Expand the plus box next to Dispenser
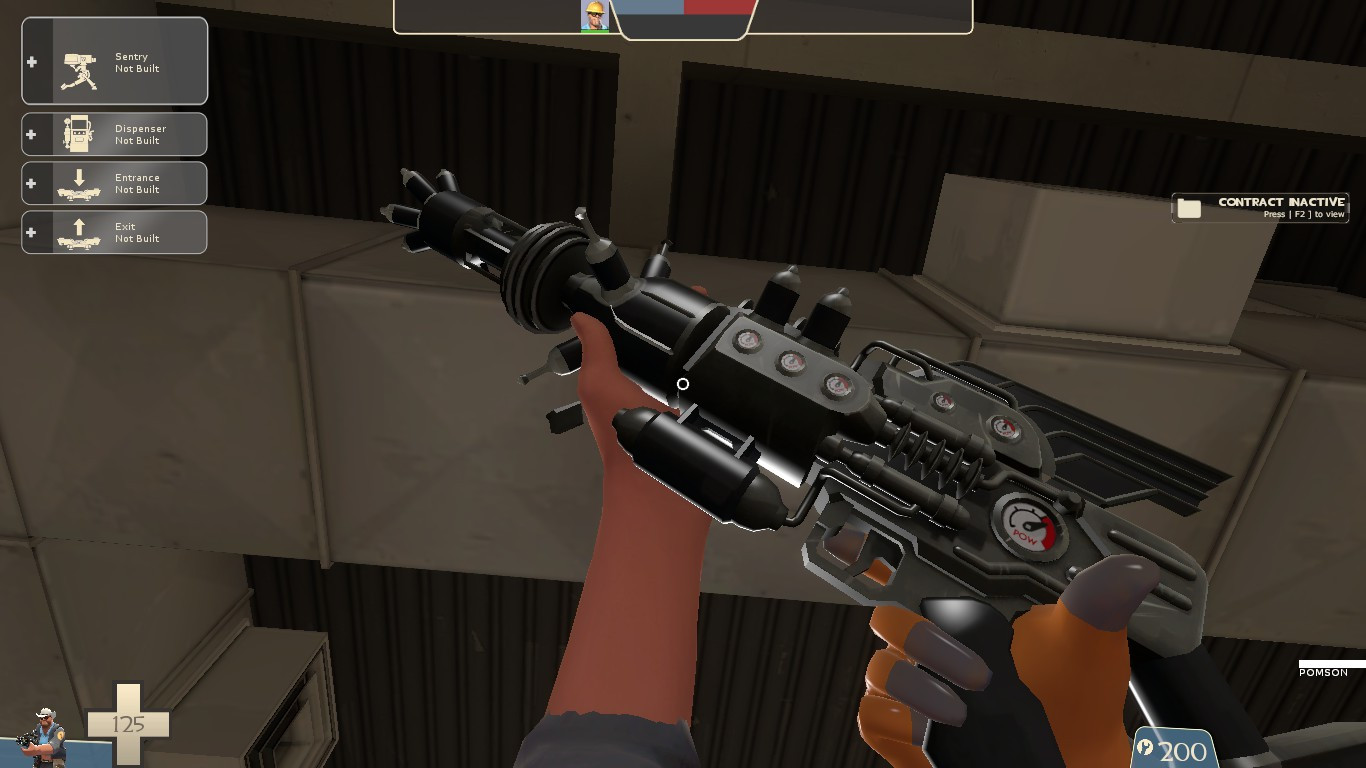Screen dimensions: 1366x768 [31, 133]
